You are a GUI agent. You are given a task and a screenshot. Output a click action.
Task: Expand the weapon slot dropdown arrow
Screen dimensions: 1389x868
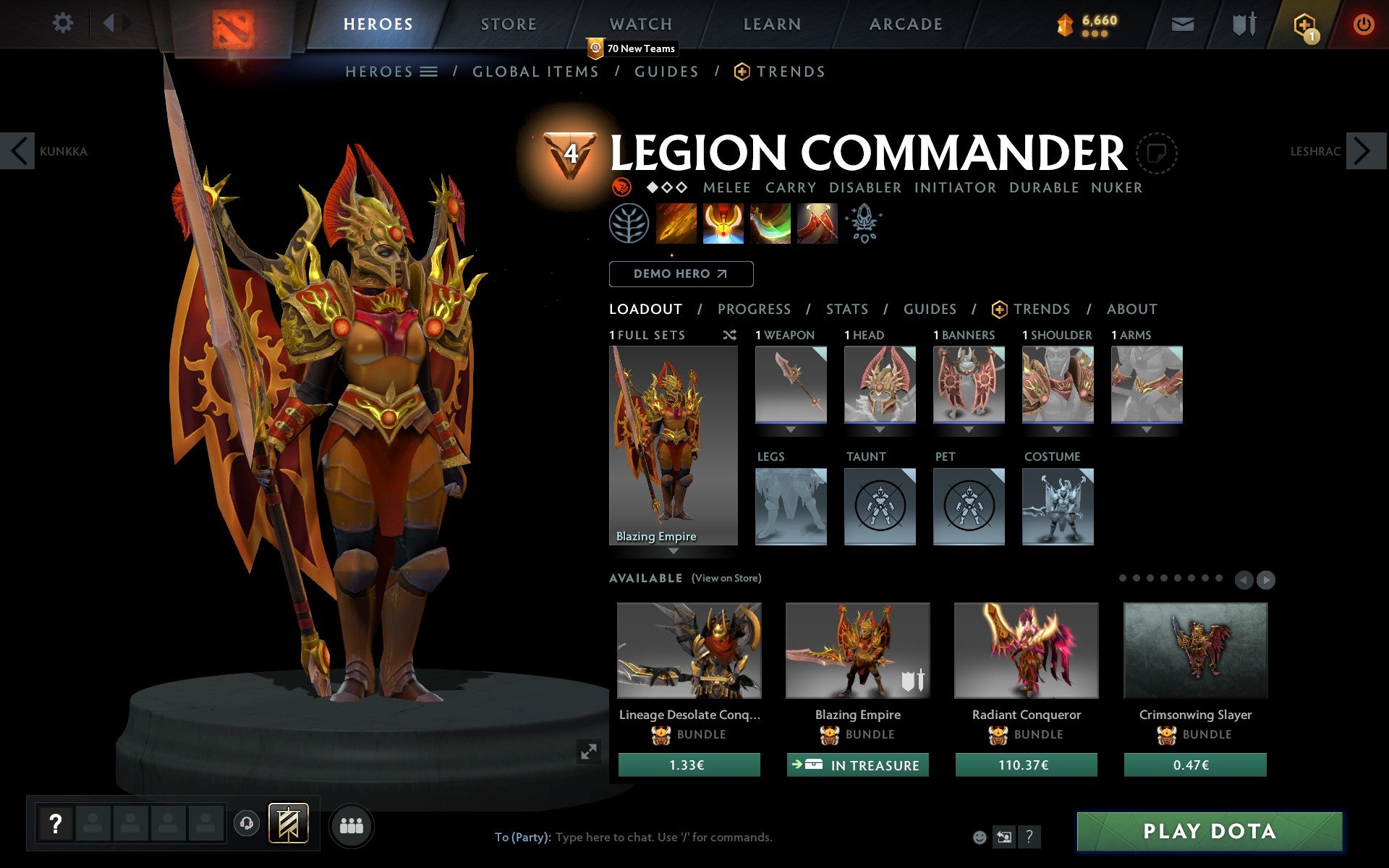(x=790, y=428)
